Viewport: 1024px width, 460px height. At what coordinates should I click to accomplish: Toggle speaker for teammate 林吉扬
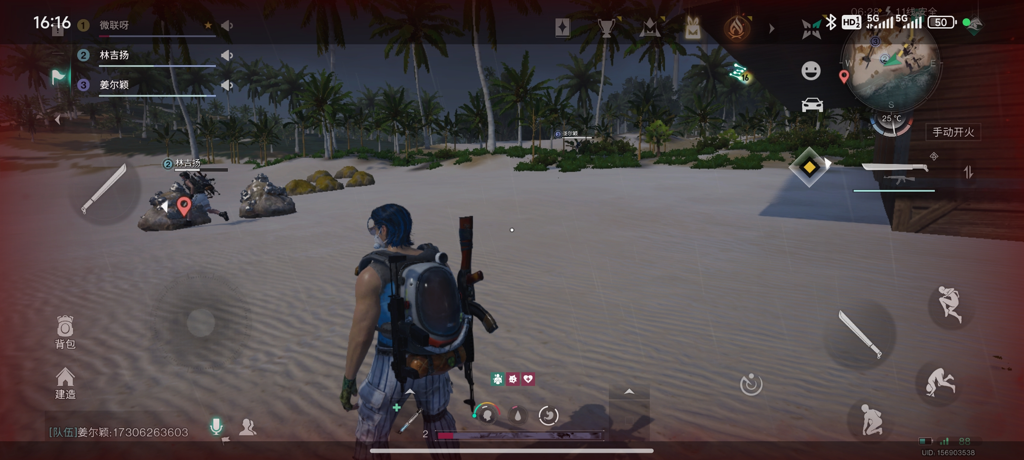[x=227, y=56]
